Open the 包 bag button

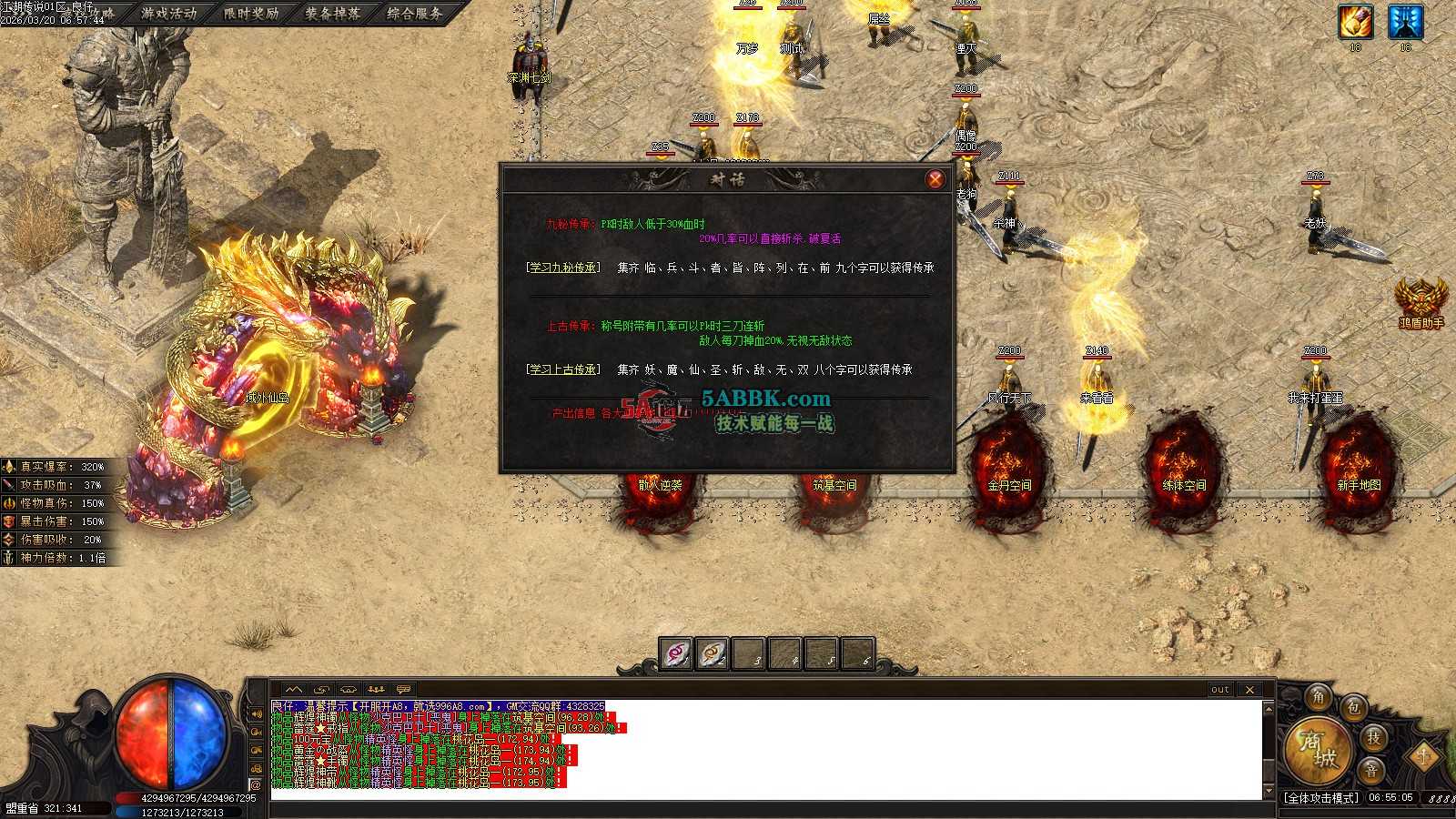click(1353, 707)
